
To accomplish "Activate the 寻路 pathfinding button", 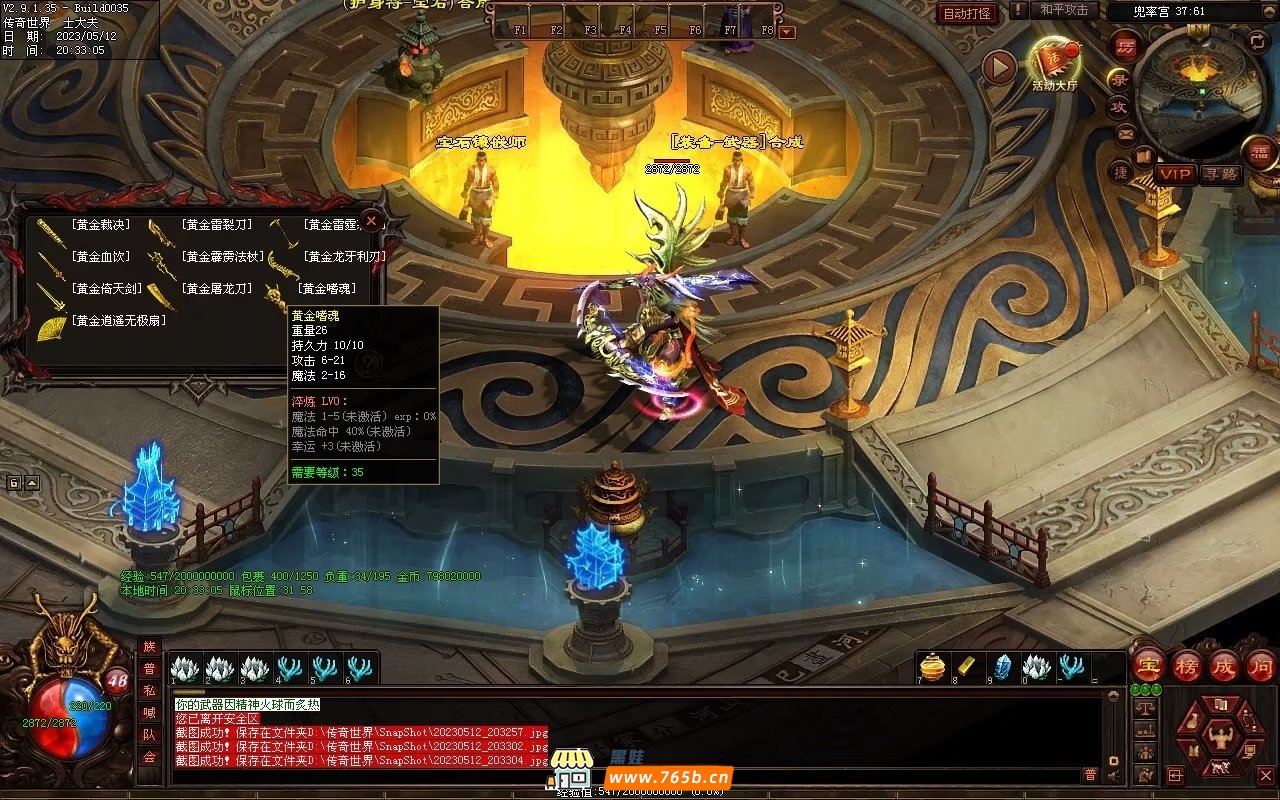I will [1220, 174].
